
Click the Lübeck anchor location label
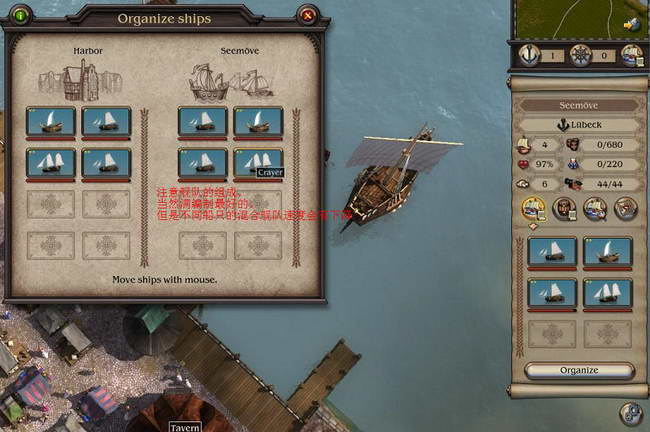point(579,125)
